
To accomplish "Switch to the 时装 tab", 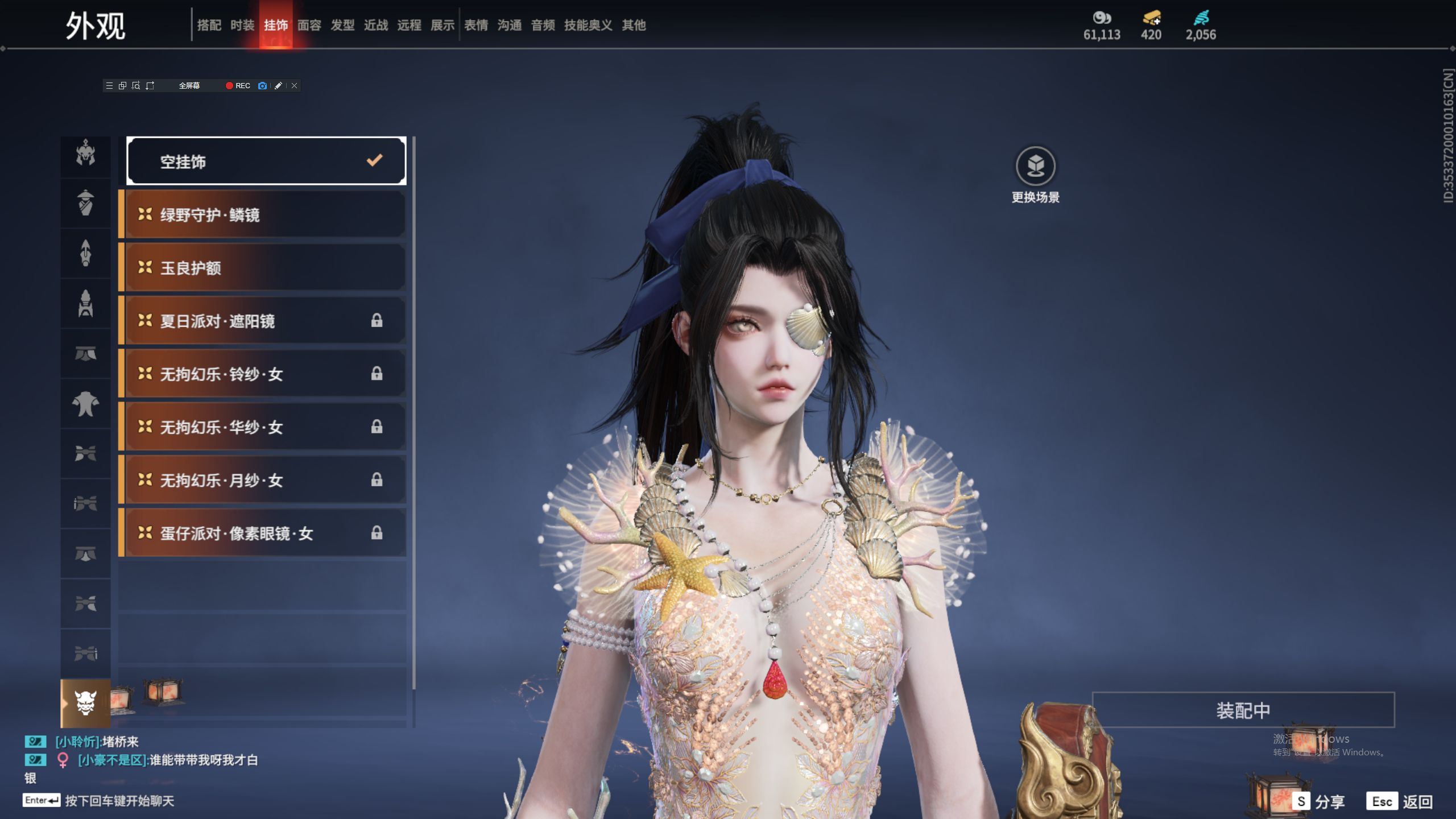I will pos(242,25).
